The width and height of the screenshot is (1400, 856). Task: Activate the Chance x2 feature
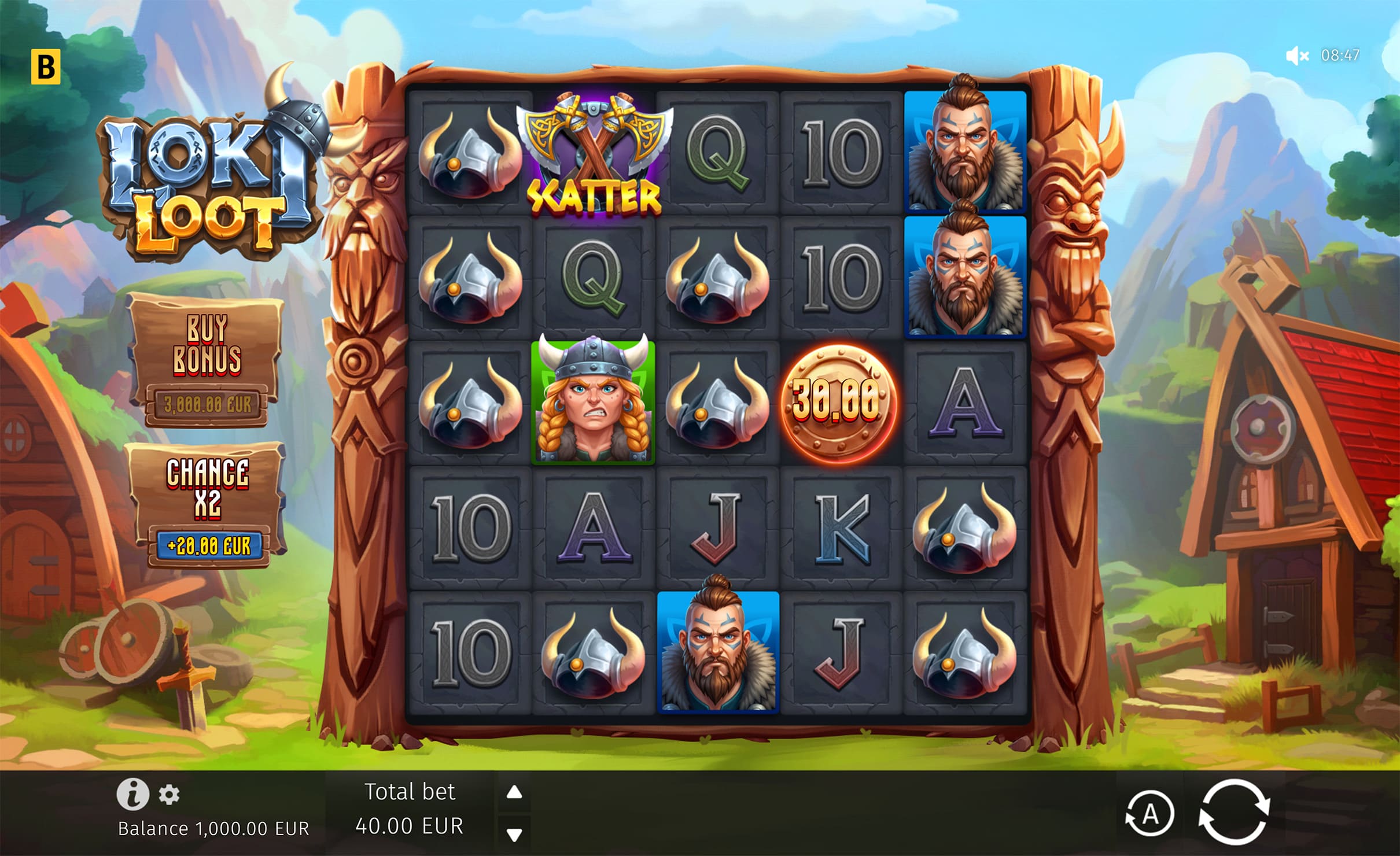pos(208,504)
